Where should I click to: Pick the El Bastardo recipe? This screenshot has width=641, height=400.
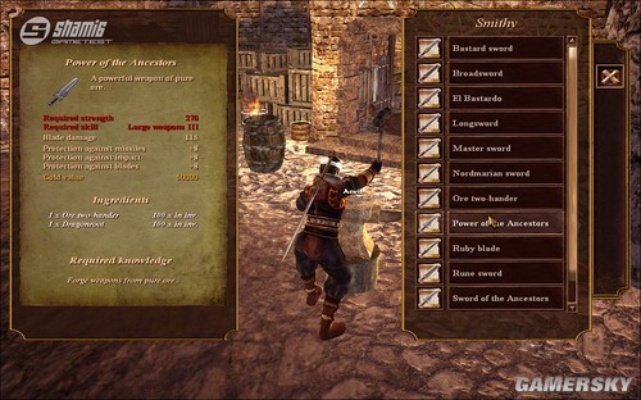[x=504, y=98]
